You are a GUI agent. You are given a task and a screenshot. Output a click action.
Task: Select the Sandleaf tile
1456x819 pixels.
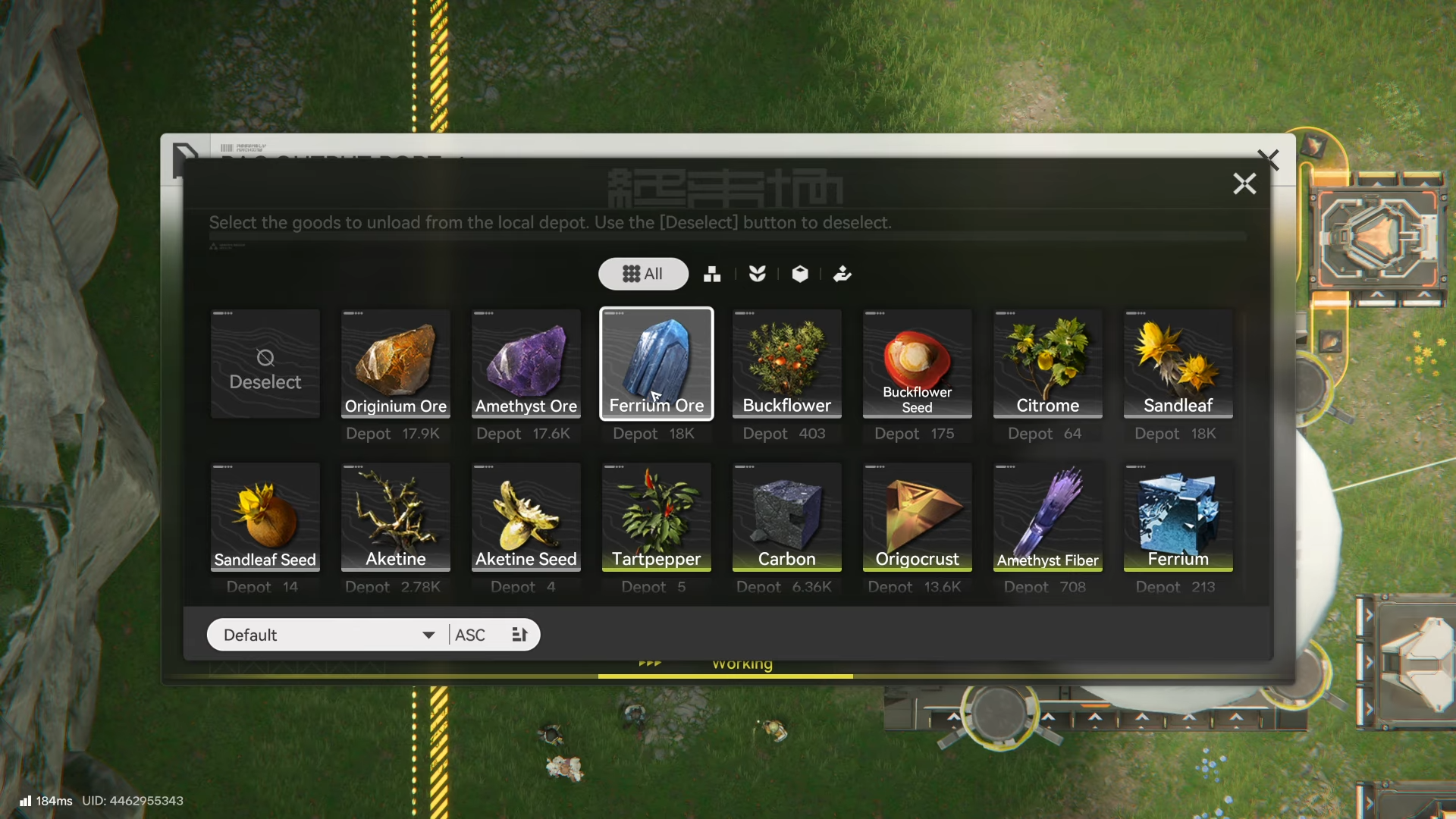click(1178, 364)
